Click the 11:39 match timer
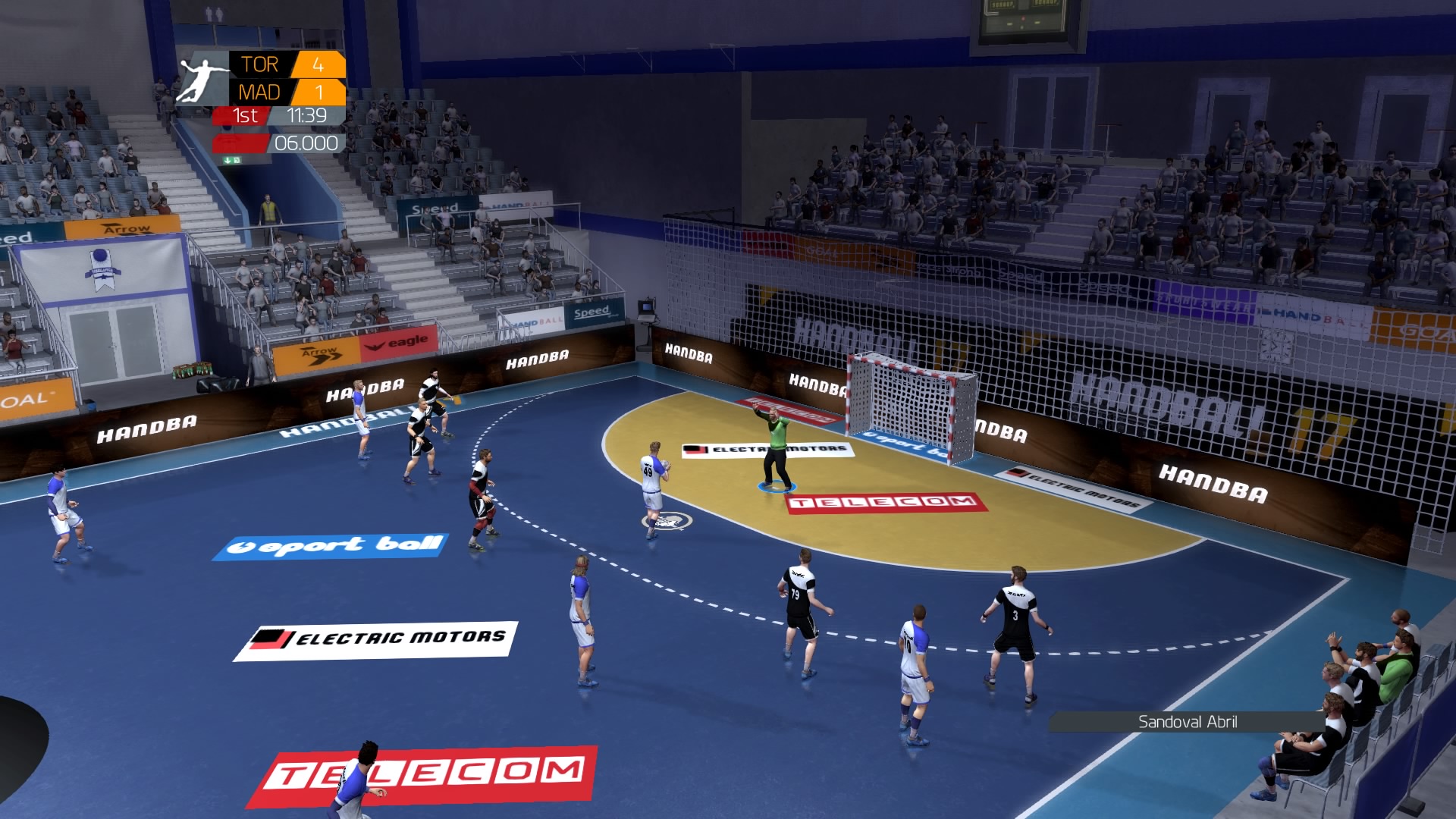The width and height of the screenshot is (1456, 819). 306,115
